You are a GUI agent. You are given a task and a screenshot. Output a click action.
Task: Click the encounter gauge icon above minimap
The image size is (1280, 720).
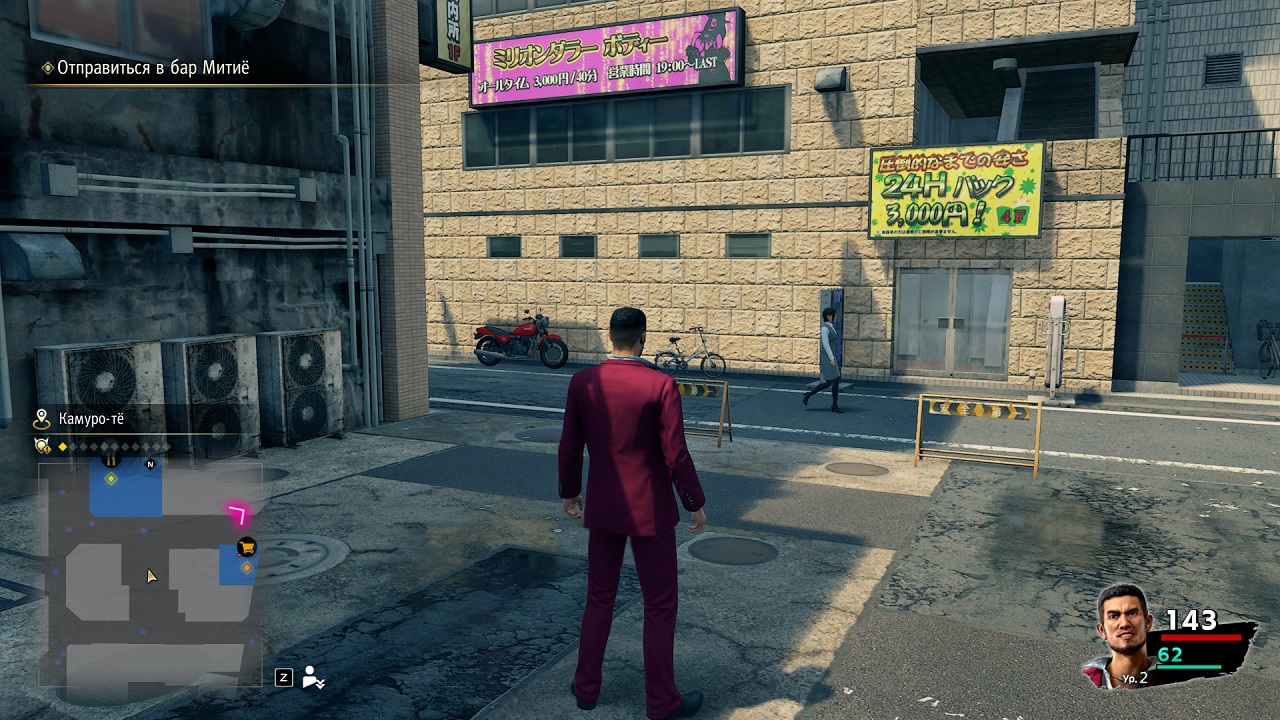tap(43, 446)
